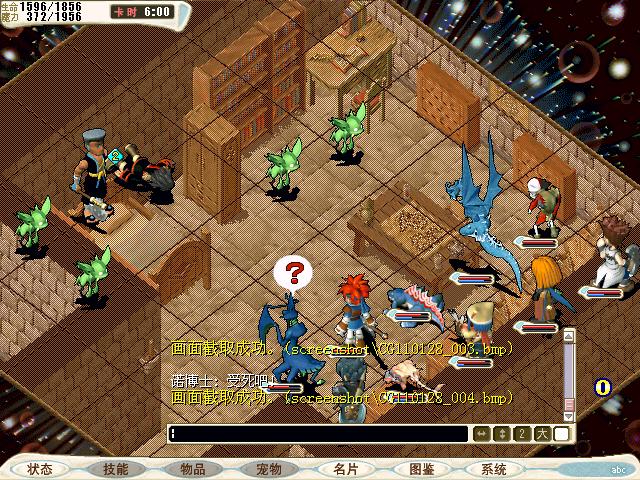The height and width of the screenshot is (480, 640).
Task: Open the 图鉴 encyclopedia menu
Action: (x=421, y=469)
